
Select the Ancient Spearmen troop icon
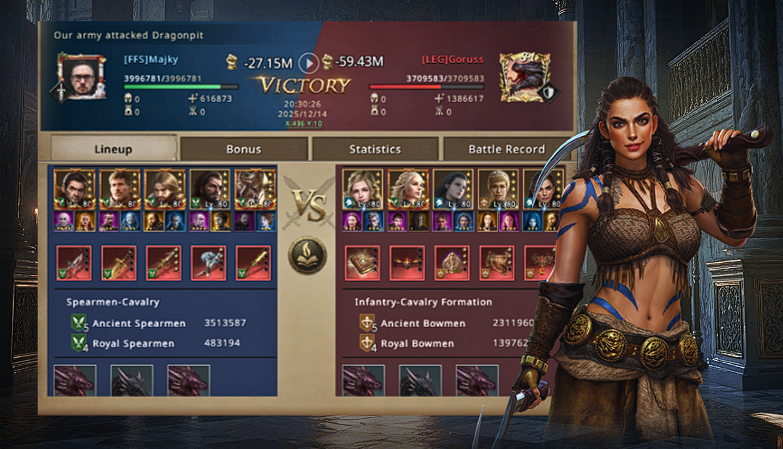tap(80, 323)
